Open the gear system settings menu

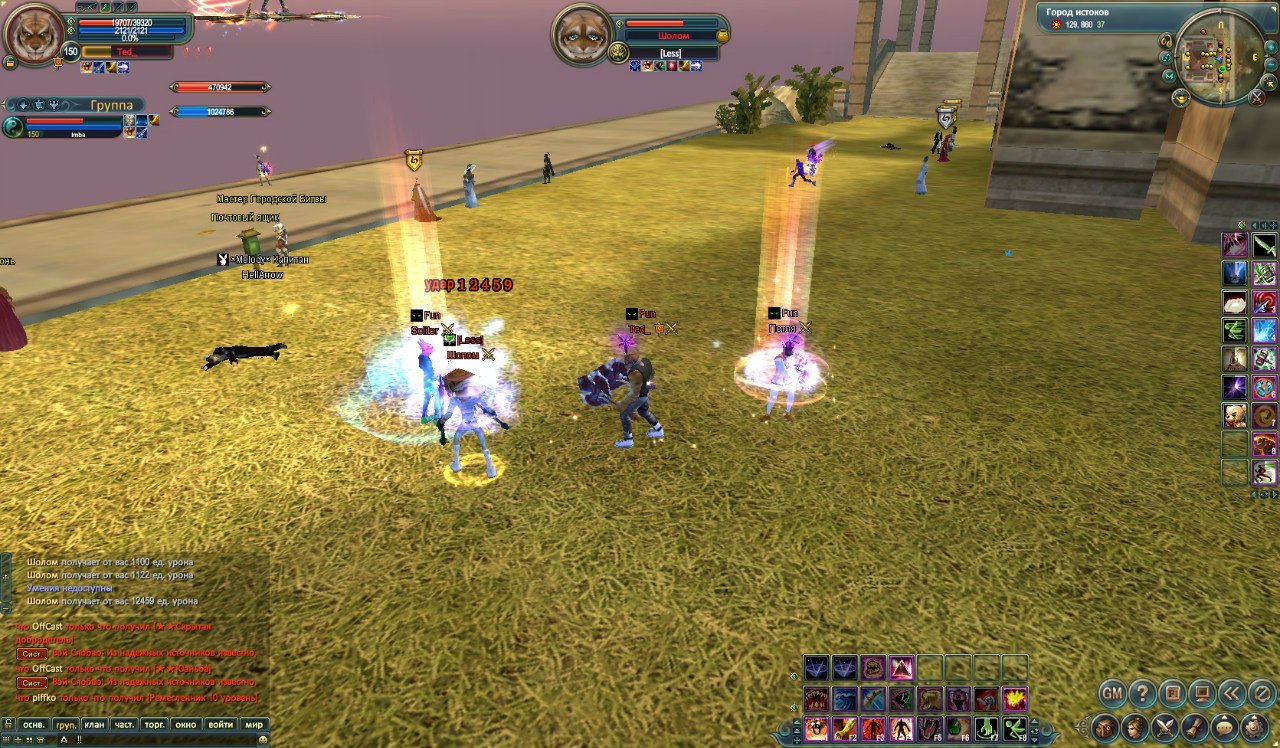pos(1253,727)
